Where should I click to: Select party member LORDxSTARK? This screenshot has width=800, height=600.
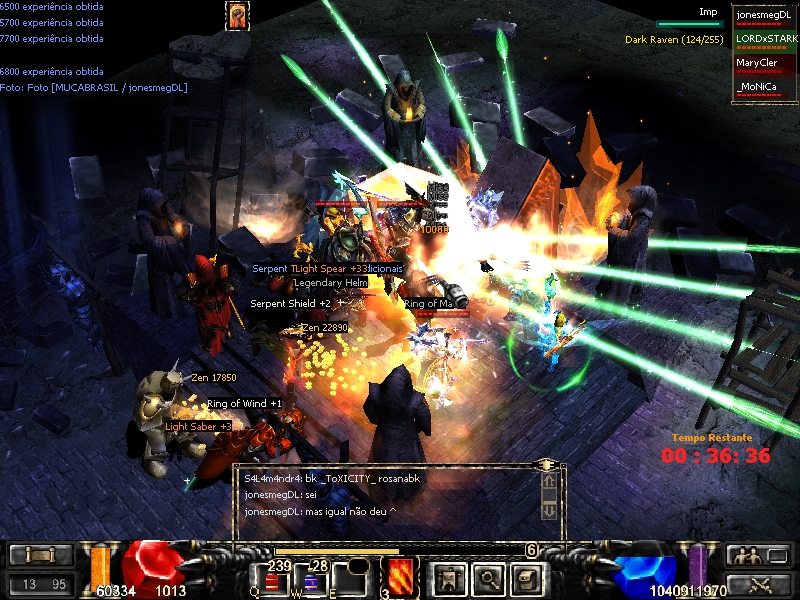pos(765,40)
